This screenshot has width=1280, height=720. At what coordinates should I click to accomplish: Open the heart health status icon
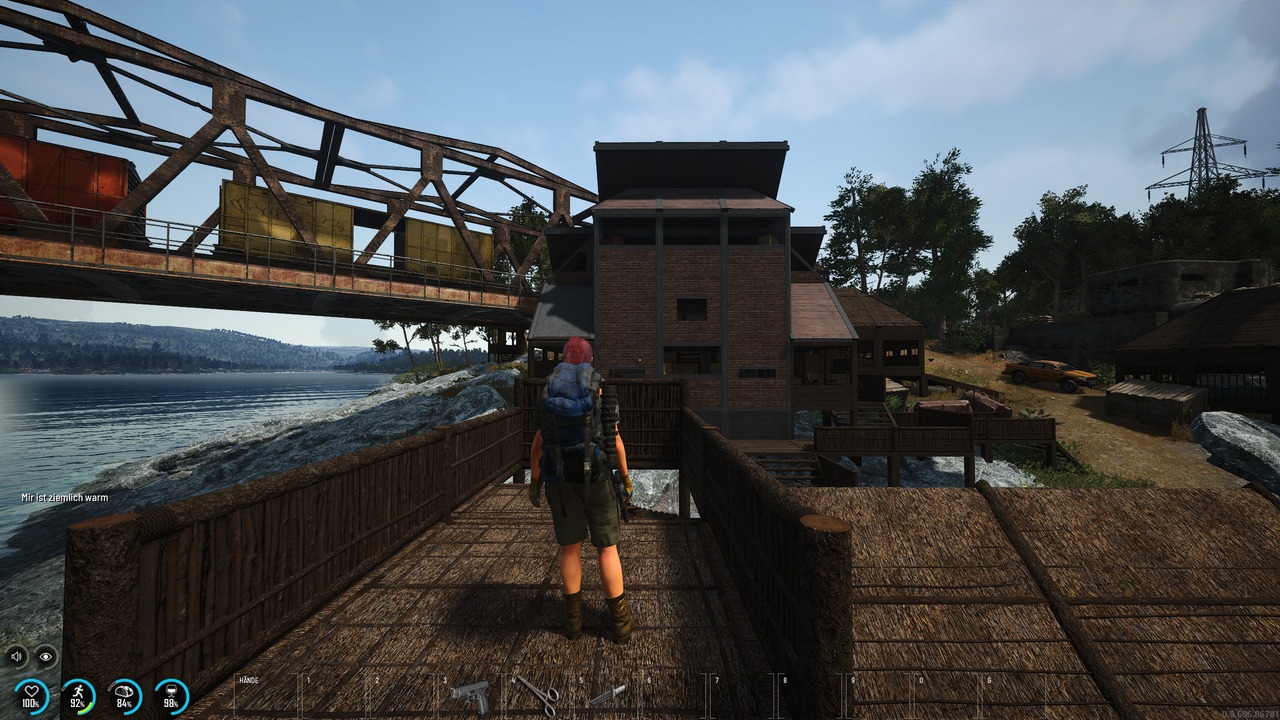32,696
